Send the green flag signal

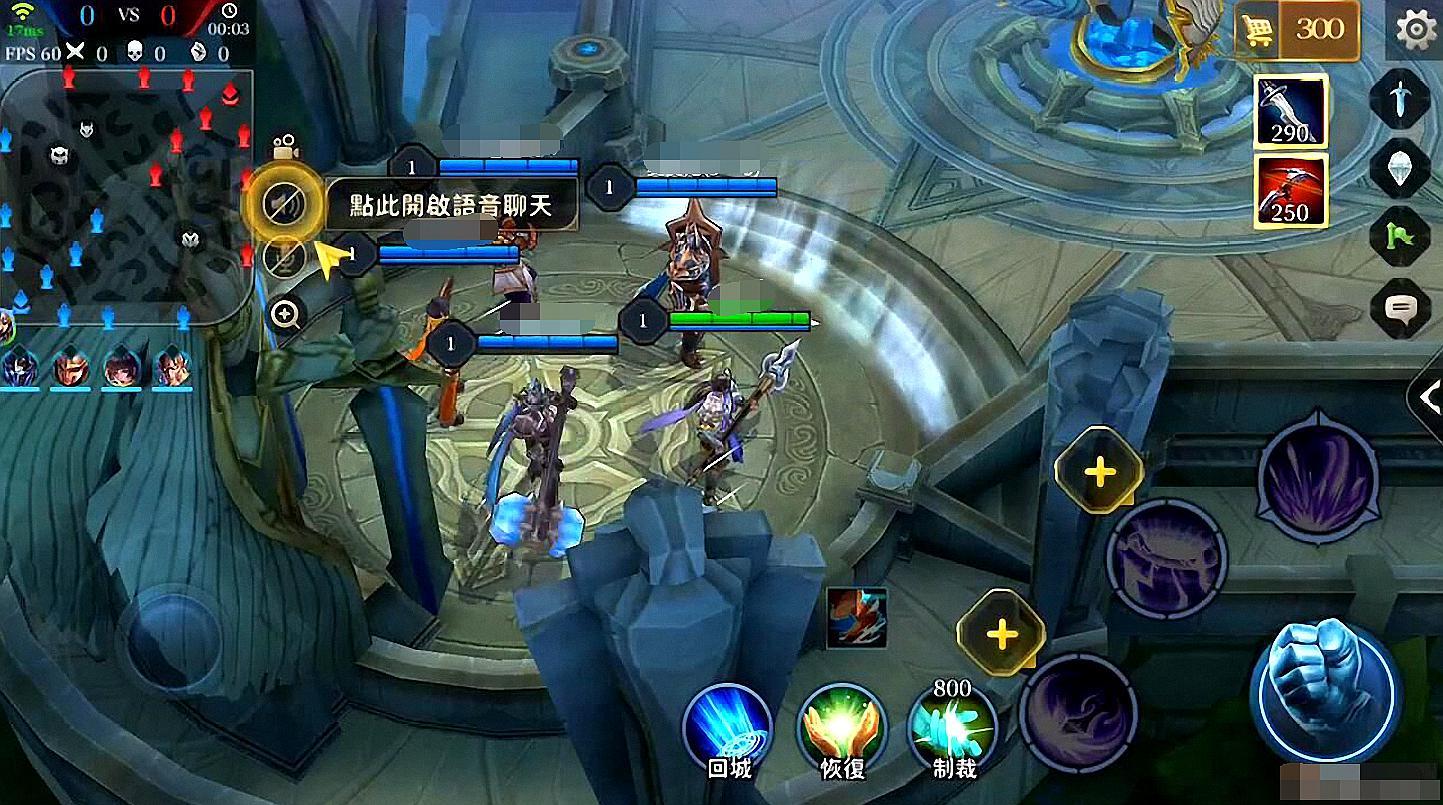click(1399, 237)
